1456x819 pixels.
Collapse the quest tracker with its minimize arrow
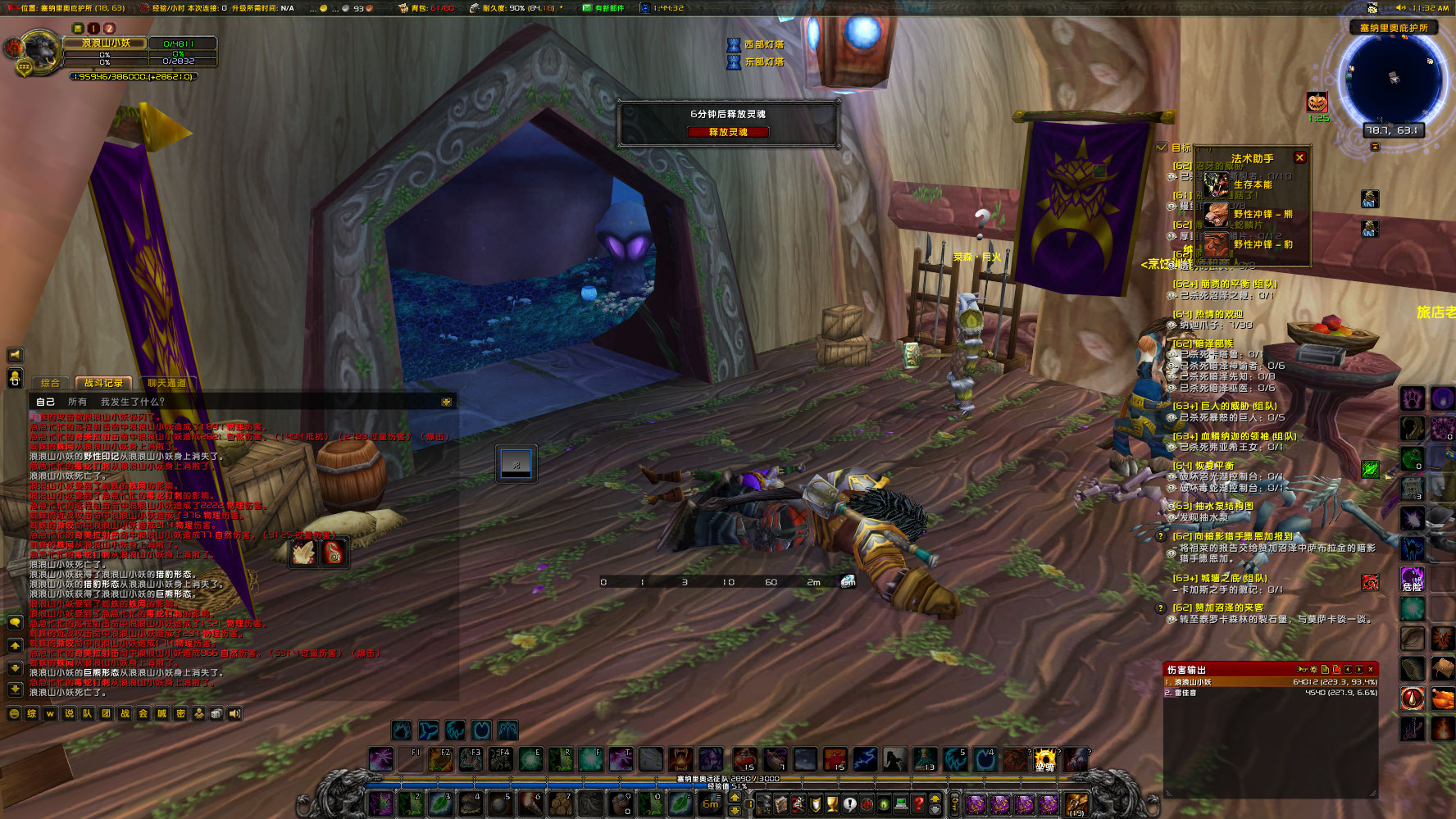(1375, 147)
